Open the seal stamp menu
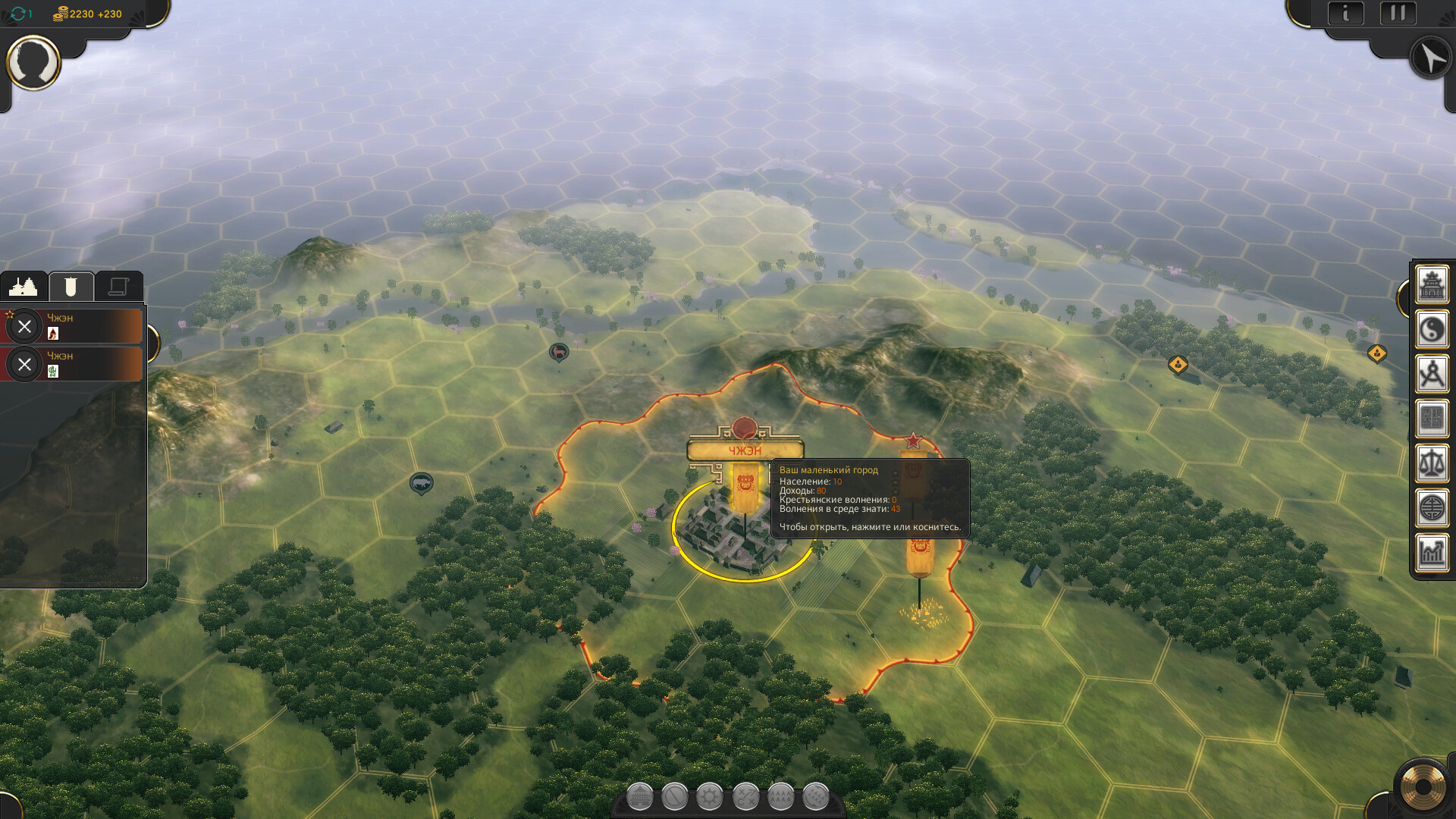1456x819 pixels. point(1432,419)
